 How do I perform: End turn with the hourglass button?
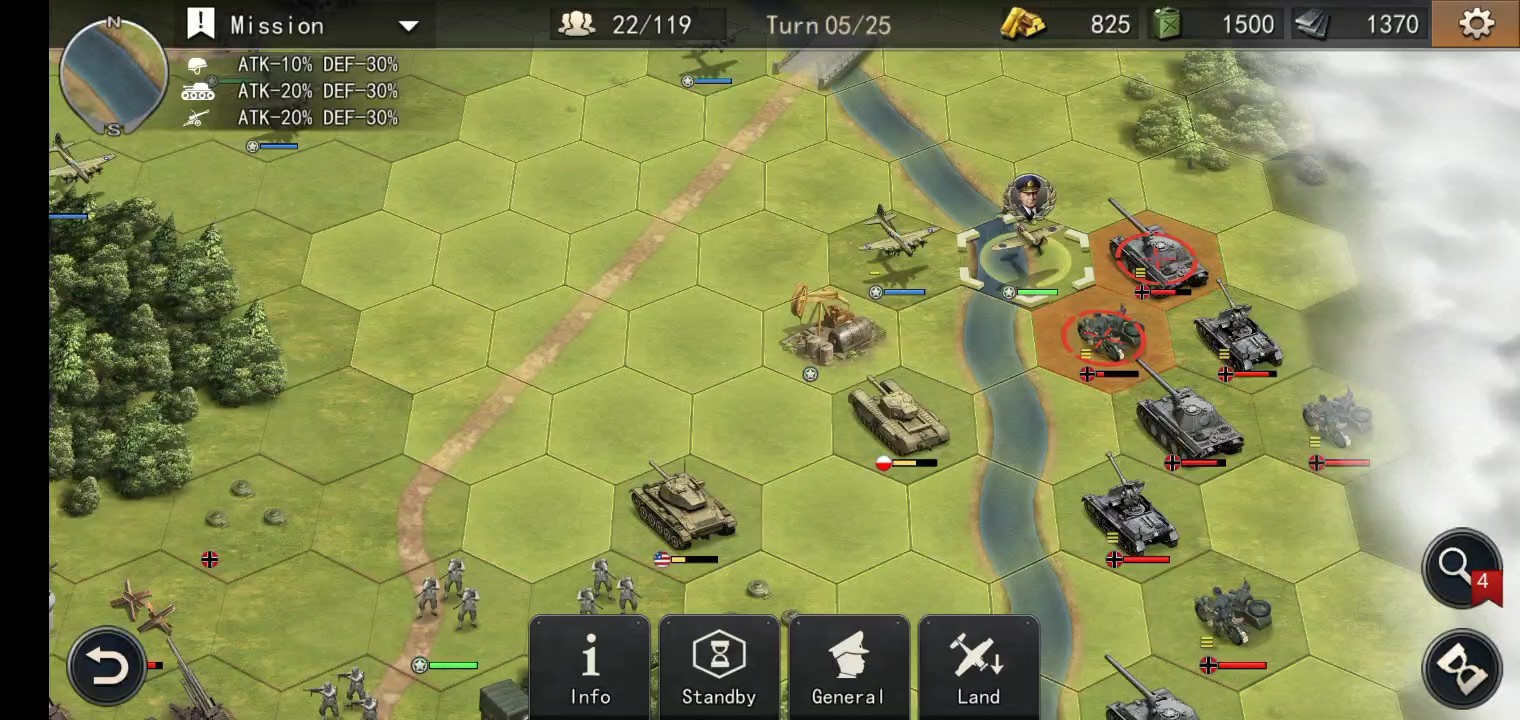[1464, 670]
